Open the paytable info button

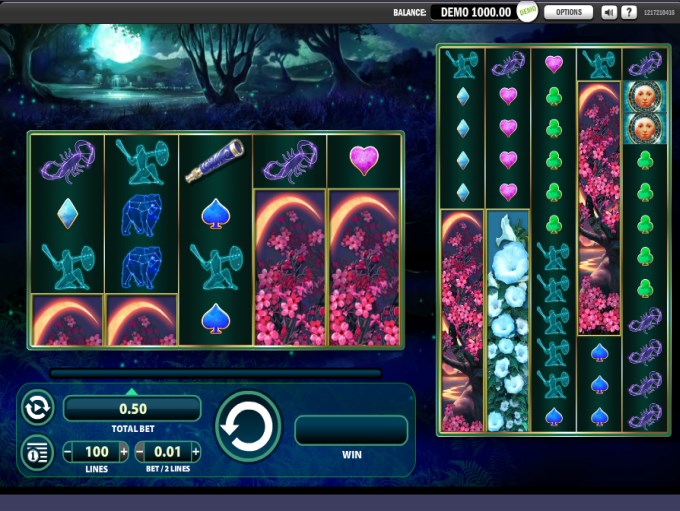(x=37, y=452)
